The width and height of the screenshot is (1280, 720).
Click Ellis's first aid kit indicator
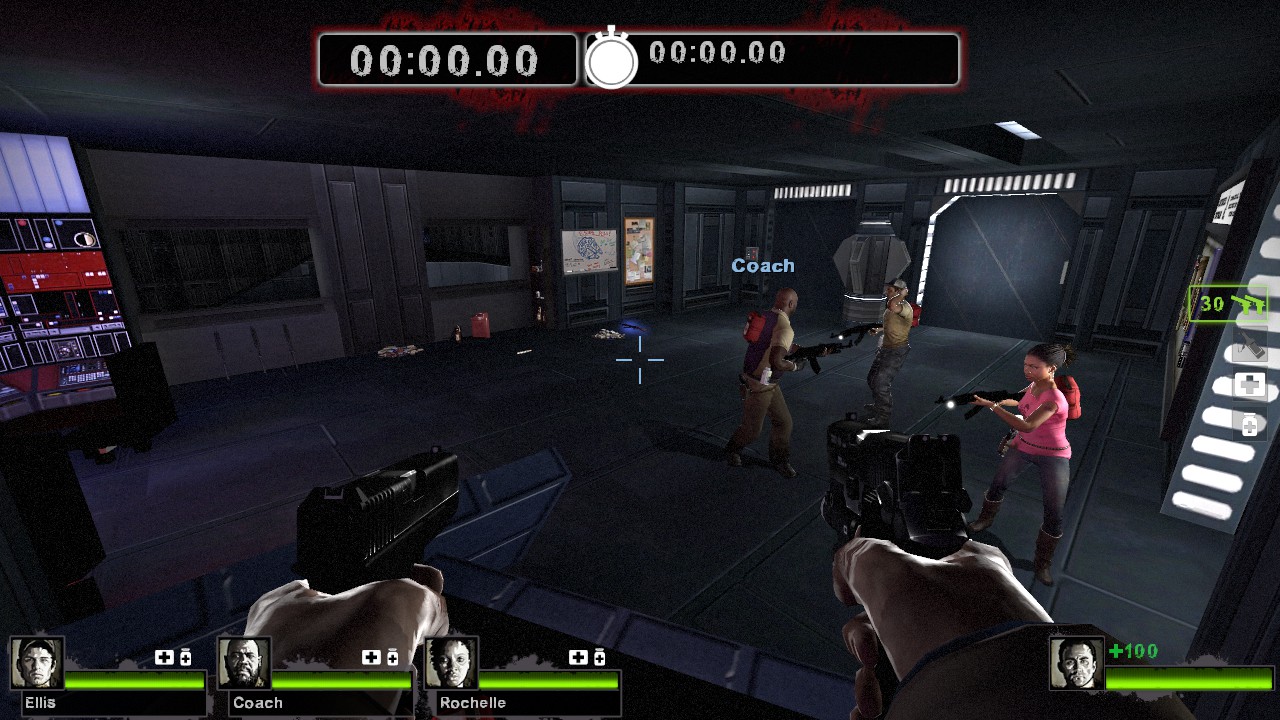[164, 657]
